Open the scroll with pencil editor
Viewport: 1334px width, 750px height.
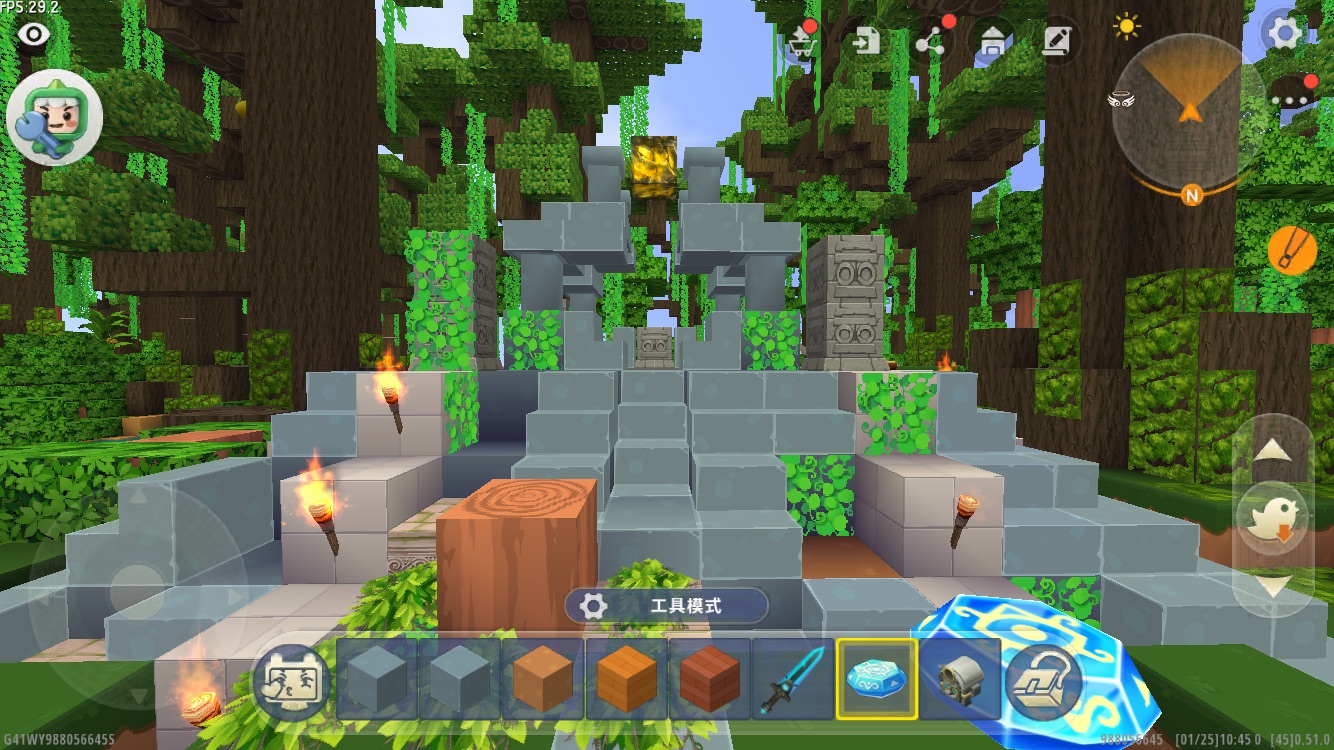pyautogui.click(x=1056, y=41)
